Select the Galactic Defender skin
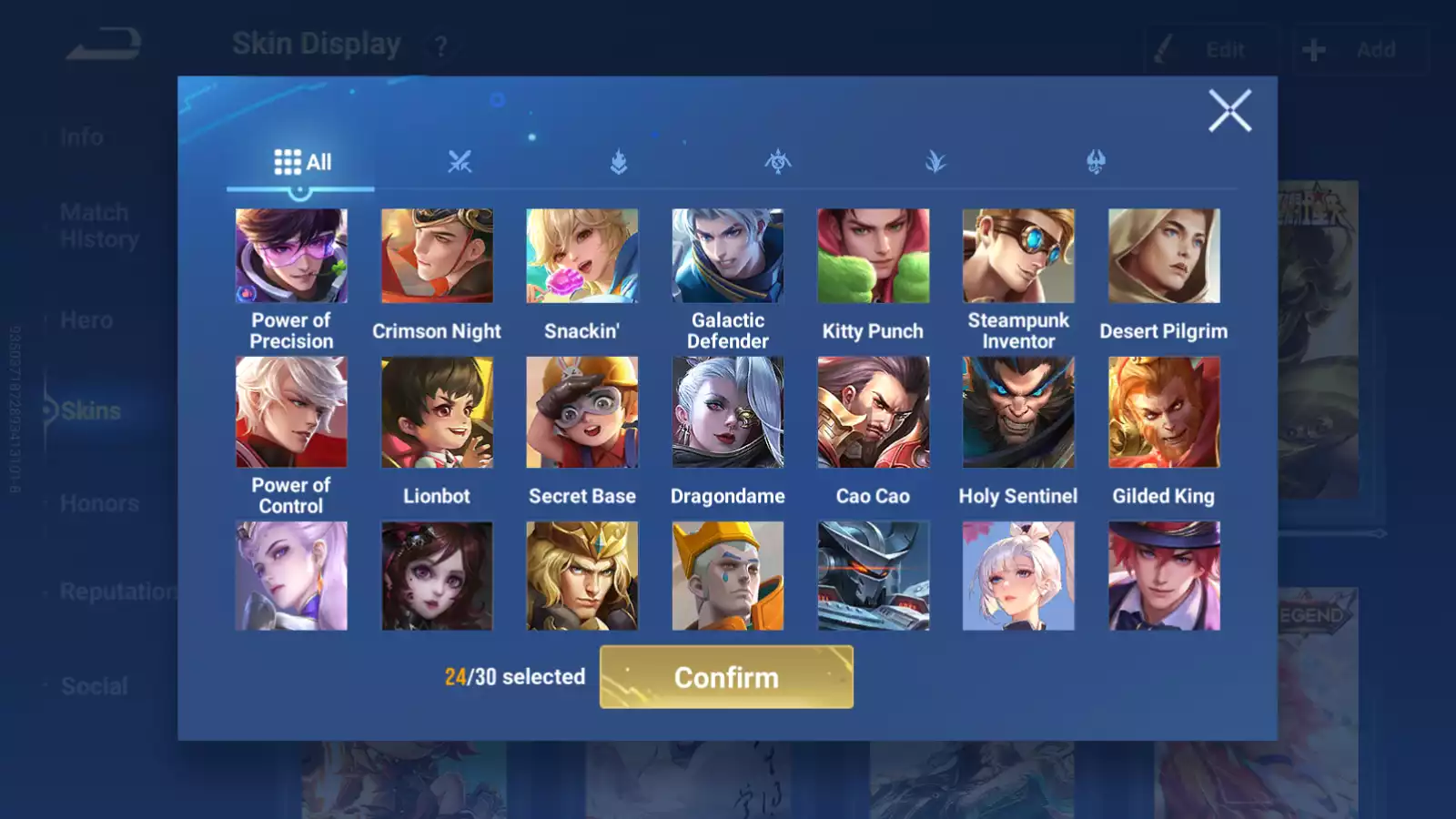Screen dimensions: 1456x819 point(728,256)
